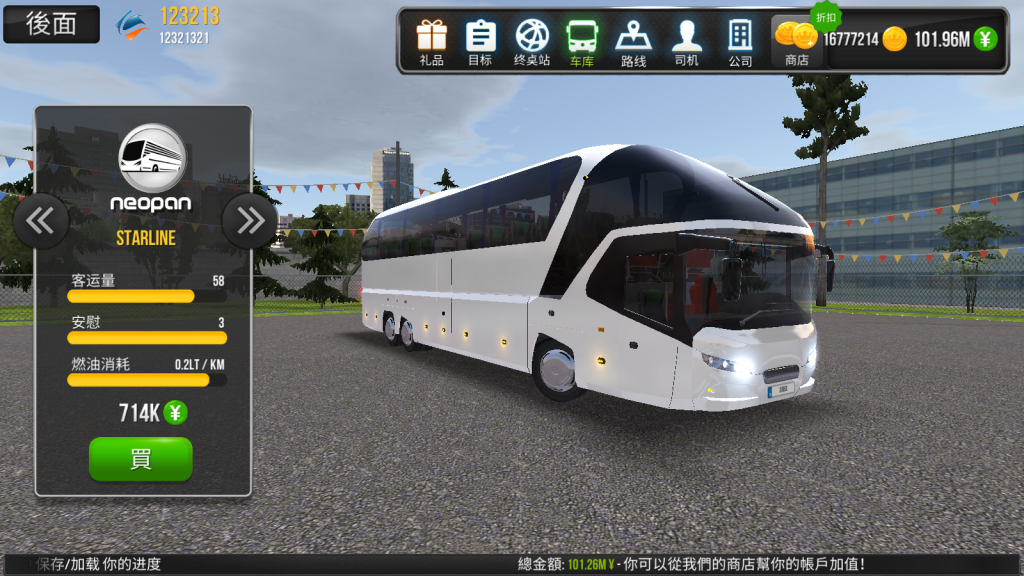Open the 司机 drivers menu
Image resolution: width=1024 pixels, height=576 pixels.
[x=686, y=41]
